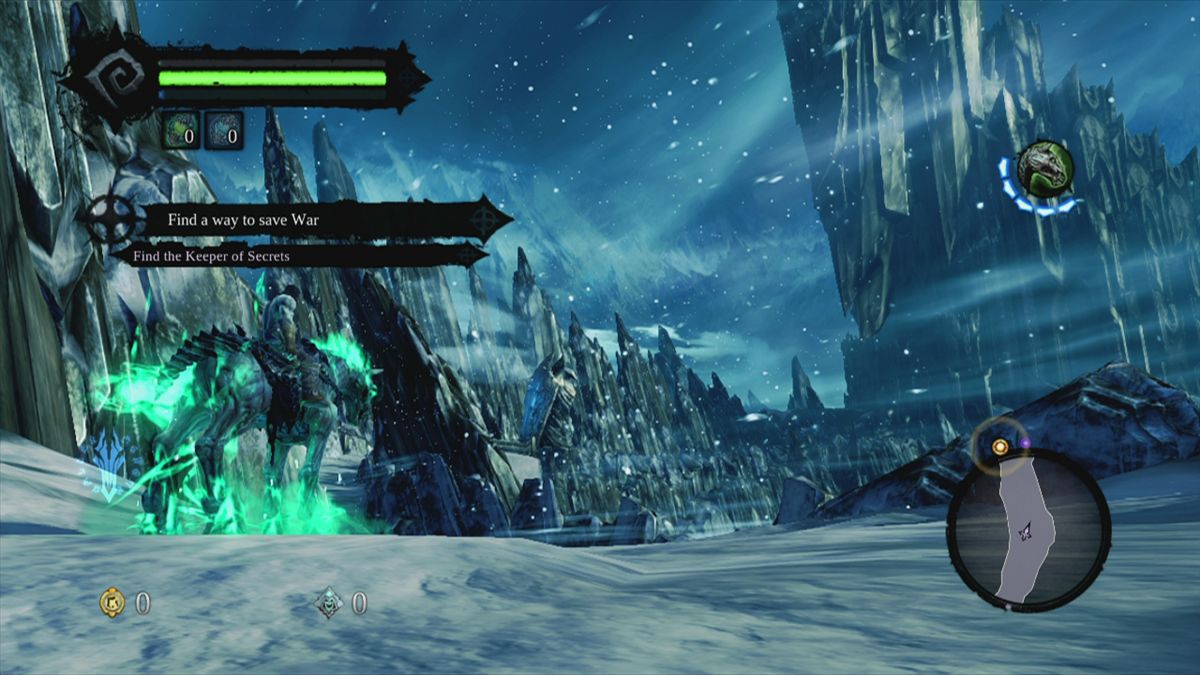Click the silver boatman coin icon
The image size is (1200, 675).
[x=329, y=602]
